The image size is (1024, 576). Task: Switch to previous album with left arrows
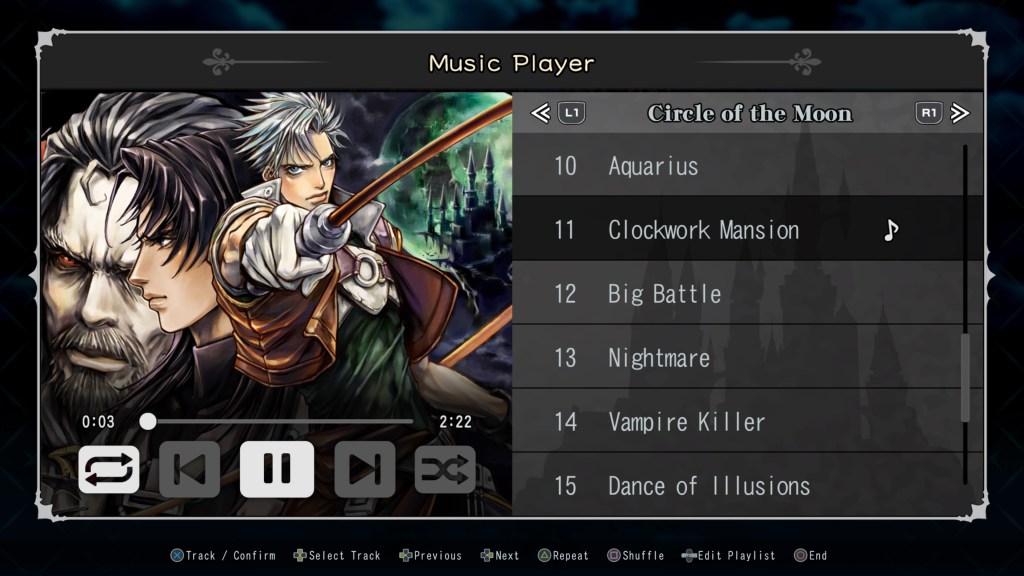tap(541, 113)
